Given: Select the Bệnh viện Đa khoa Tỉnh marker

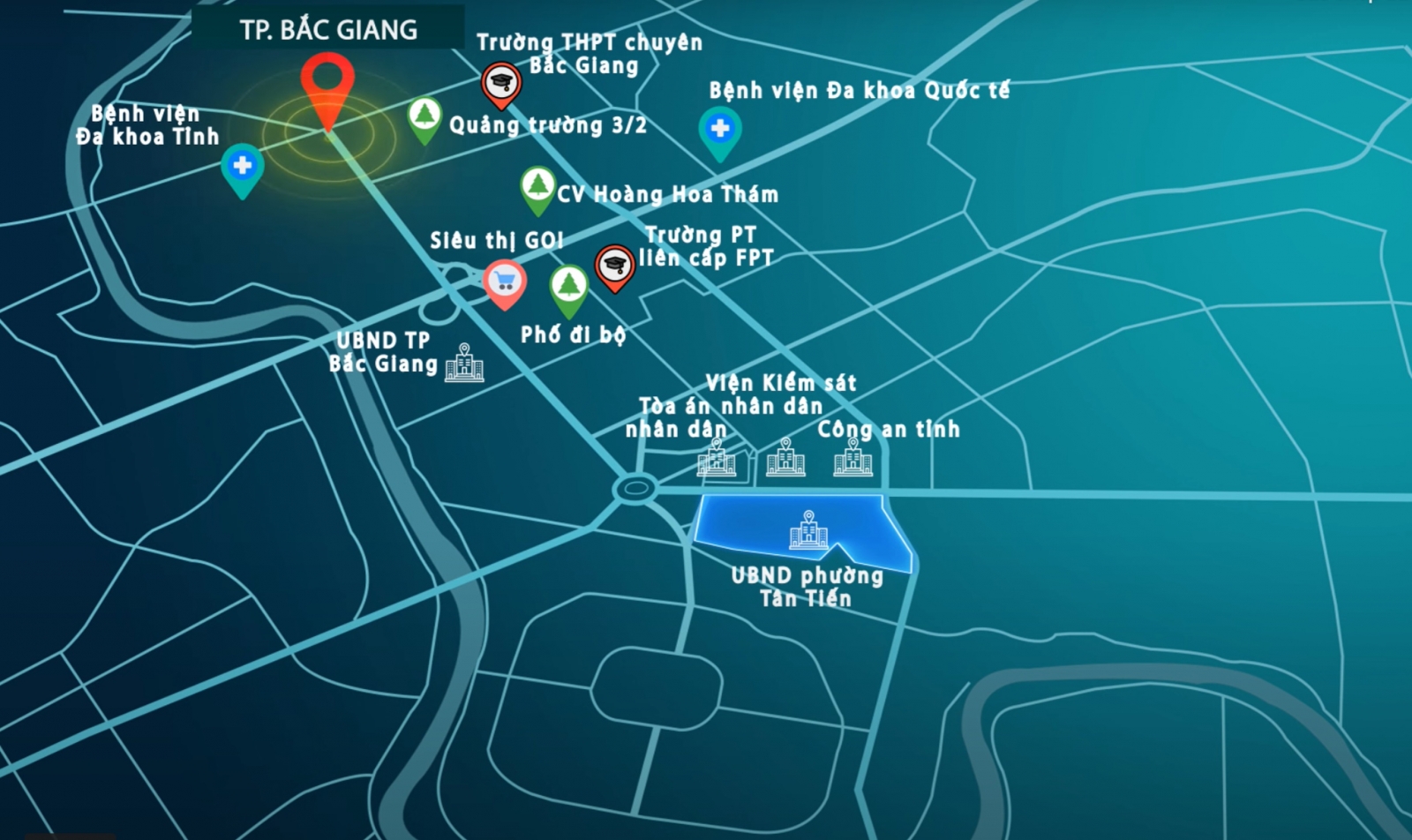Looking at the screenshot, I should [x=243, y=166].
